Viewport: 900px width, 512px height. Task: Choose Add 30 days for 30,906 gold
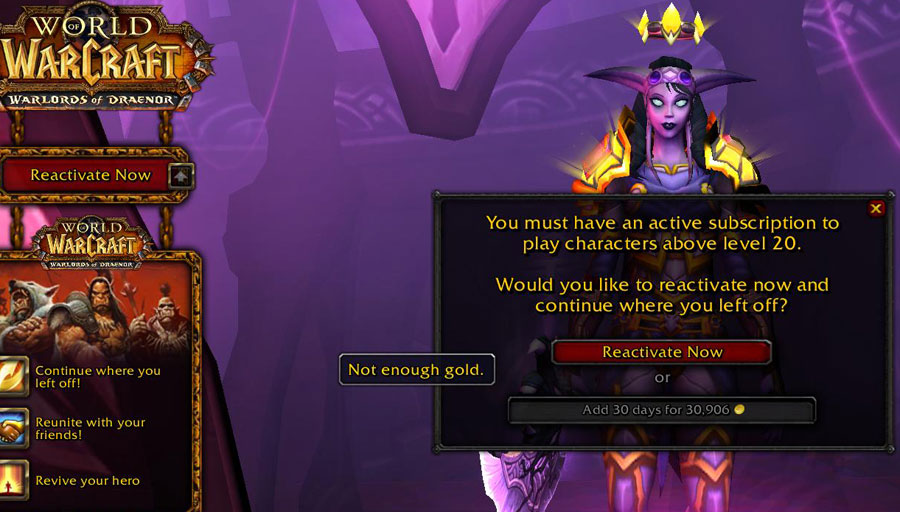click(x=661, y=410)
